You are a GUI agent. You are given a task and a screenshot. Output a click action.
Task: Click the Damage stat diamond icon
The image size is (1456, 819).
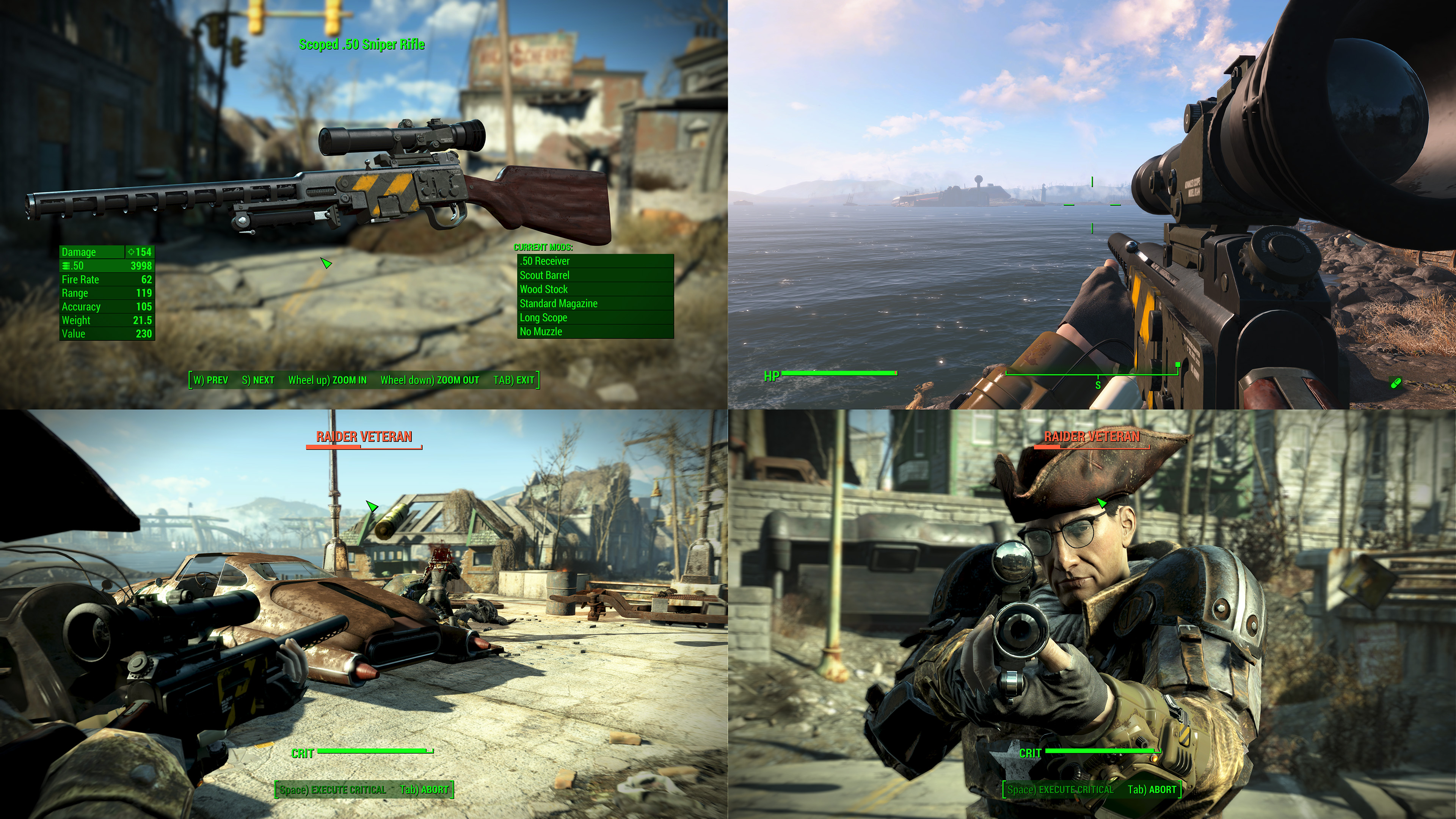pos(131,252)
